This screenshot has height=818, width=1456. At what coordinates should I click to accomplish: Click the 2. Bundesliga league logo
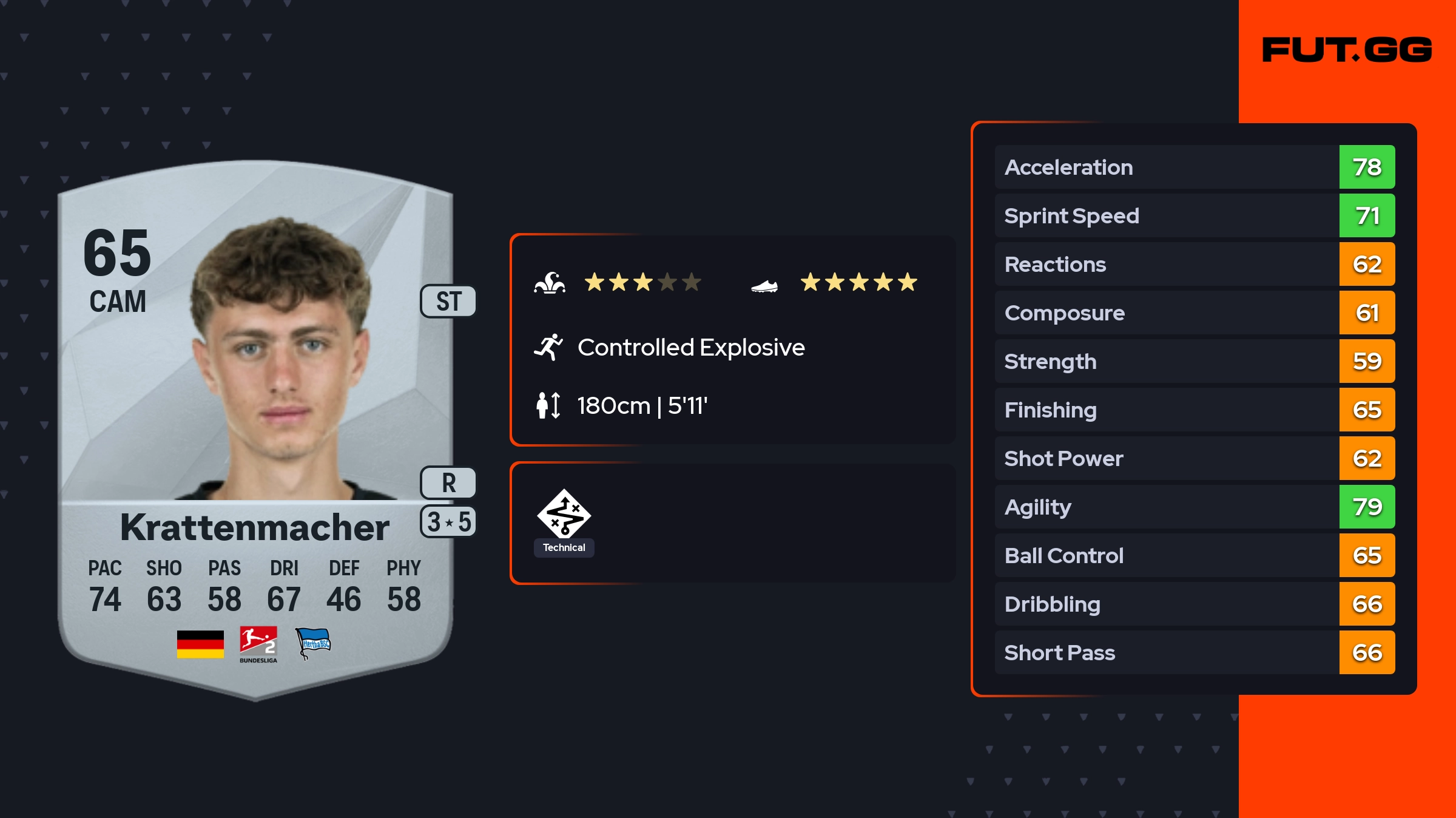tap(258, 644)
